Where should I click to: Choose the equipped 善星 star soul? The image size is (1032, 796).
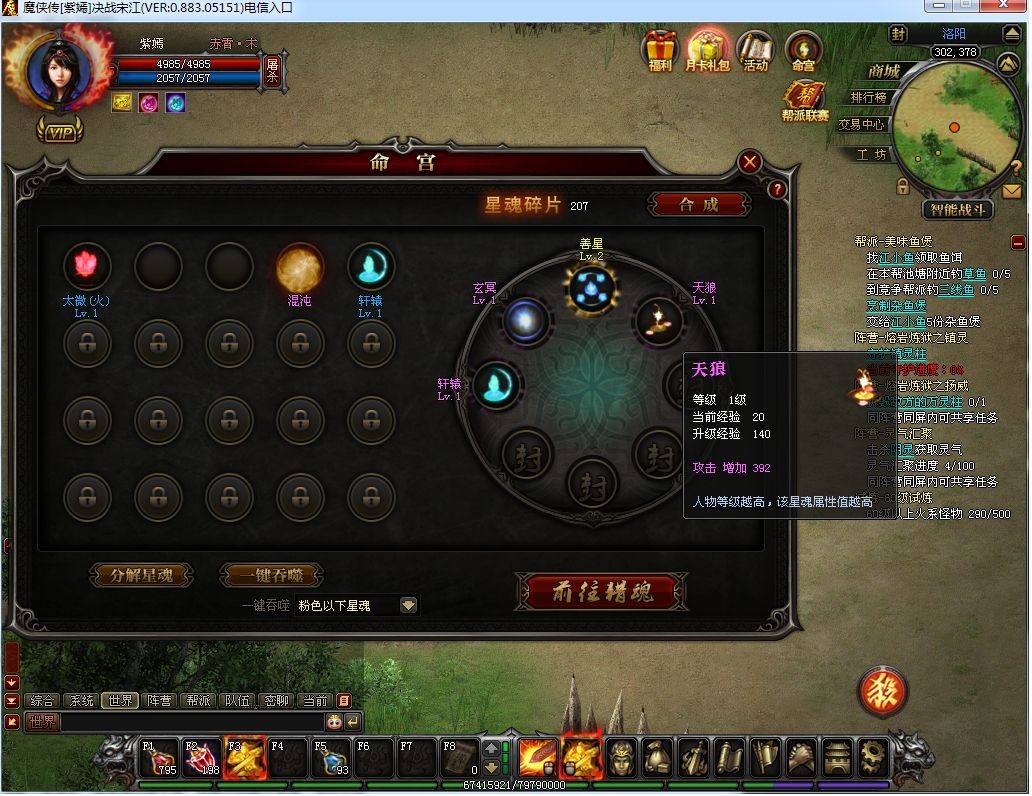coord(591,287)
